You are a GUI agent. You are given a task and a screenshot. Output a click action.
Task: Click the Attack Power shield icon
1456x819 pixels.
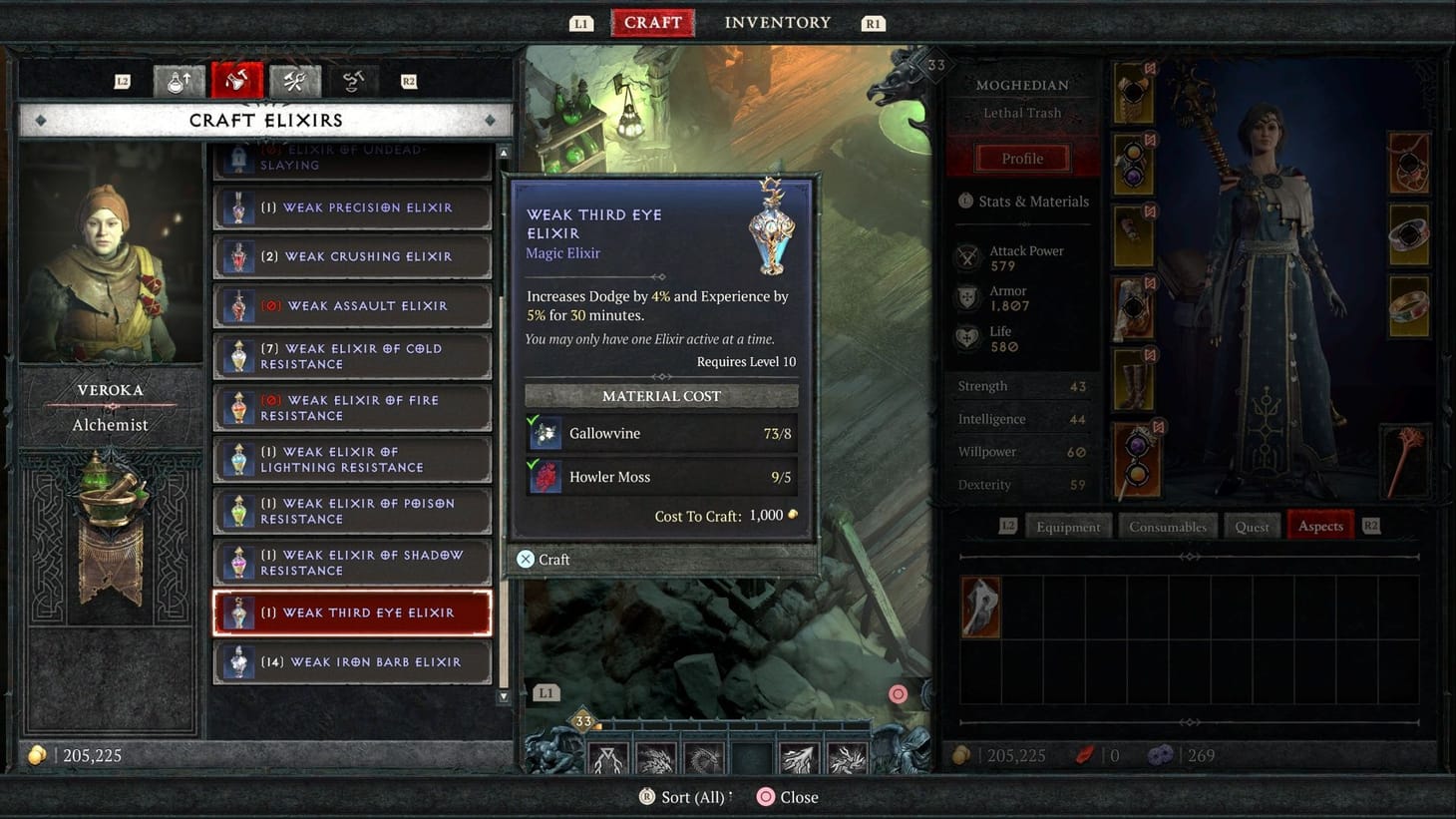pos(966,256)
